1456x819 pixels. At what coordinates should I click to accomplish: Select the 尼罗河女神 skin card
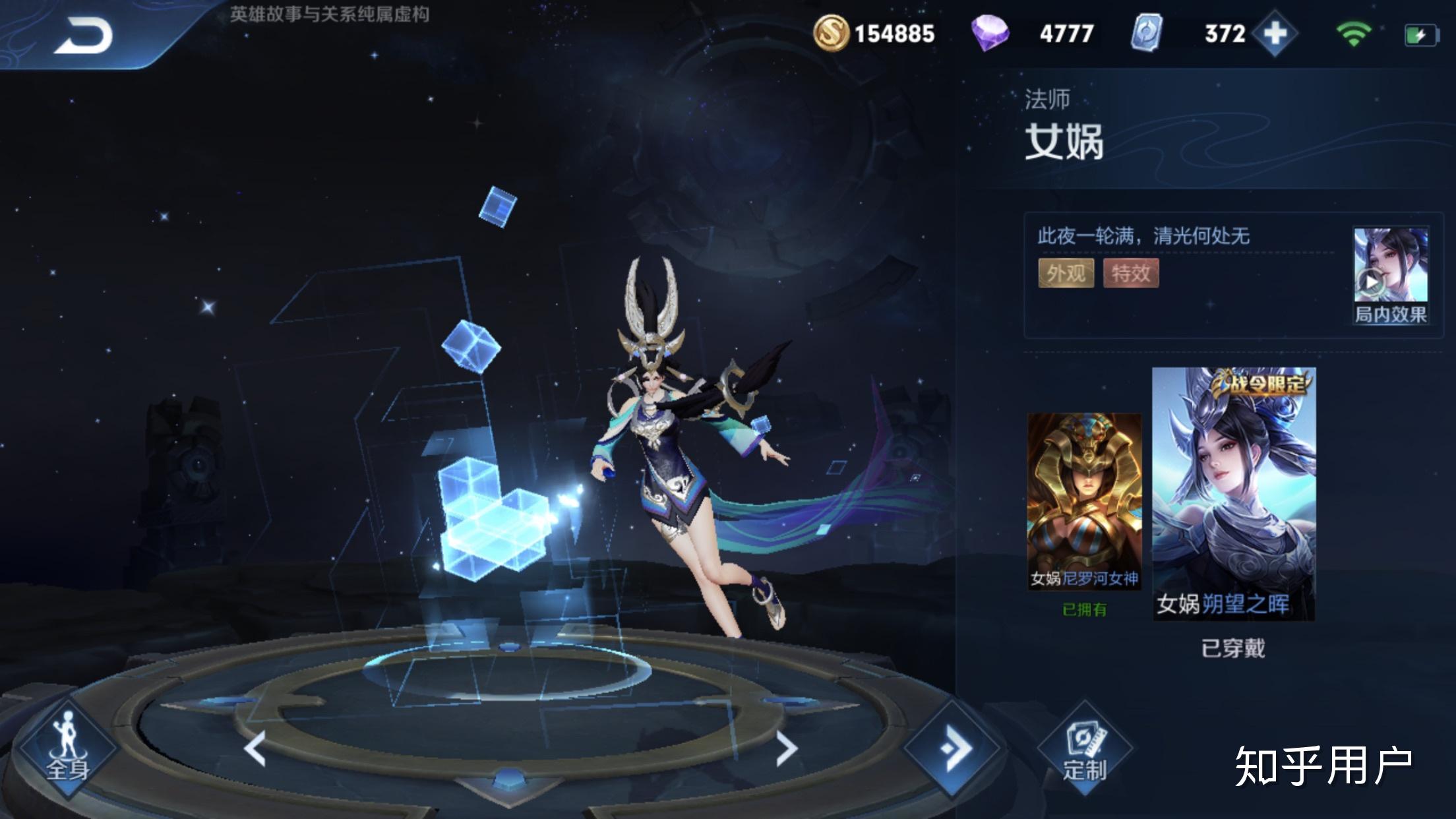coord(1084,501)
